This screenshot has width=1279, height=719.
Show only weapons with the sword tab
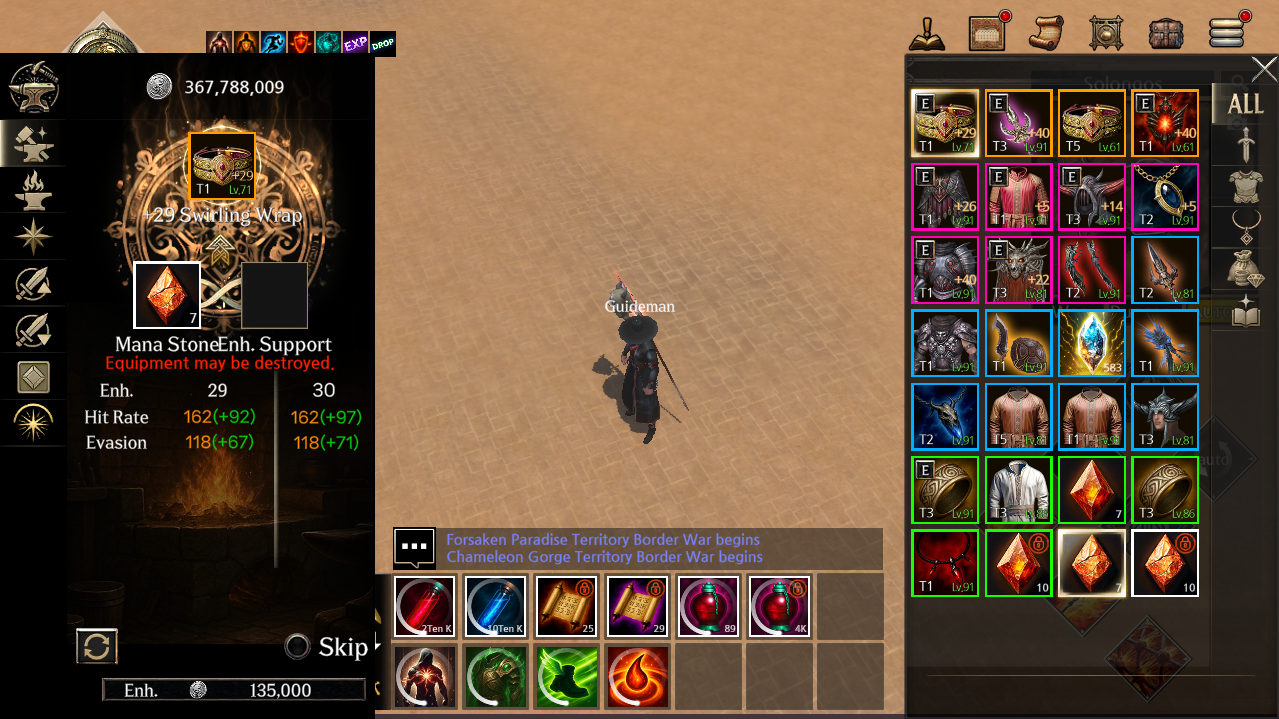[x=1245, y=146]
